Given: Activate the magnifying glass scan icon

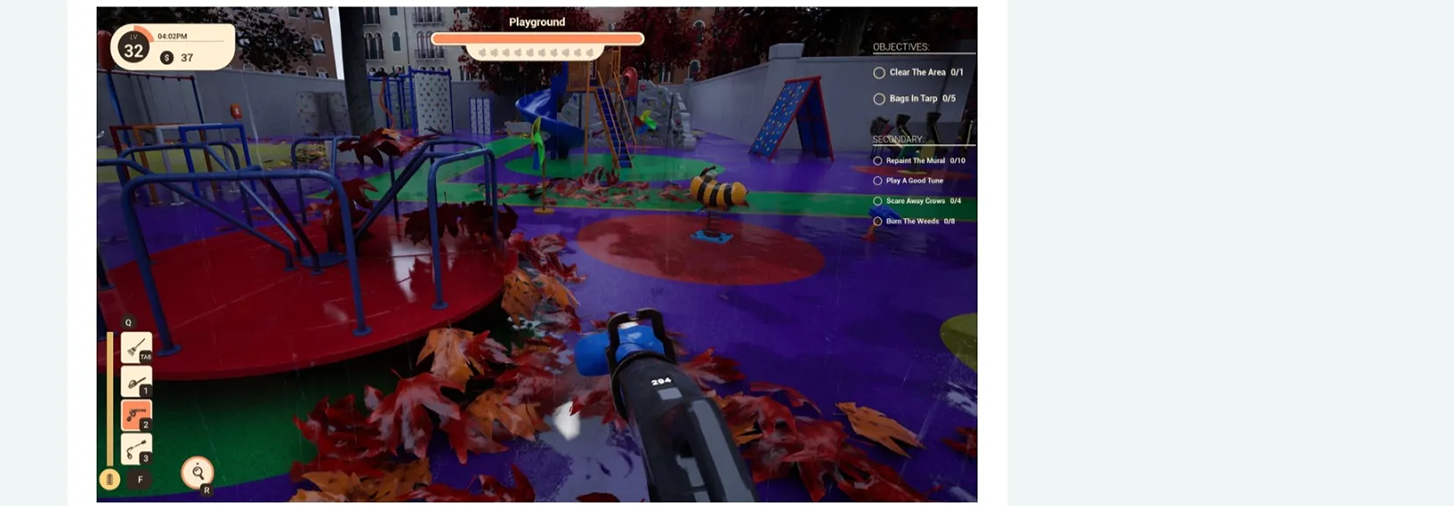Looking at the screenshot, I should (198, 472).
